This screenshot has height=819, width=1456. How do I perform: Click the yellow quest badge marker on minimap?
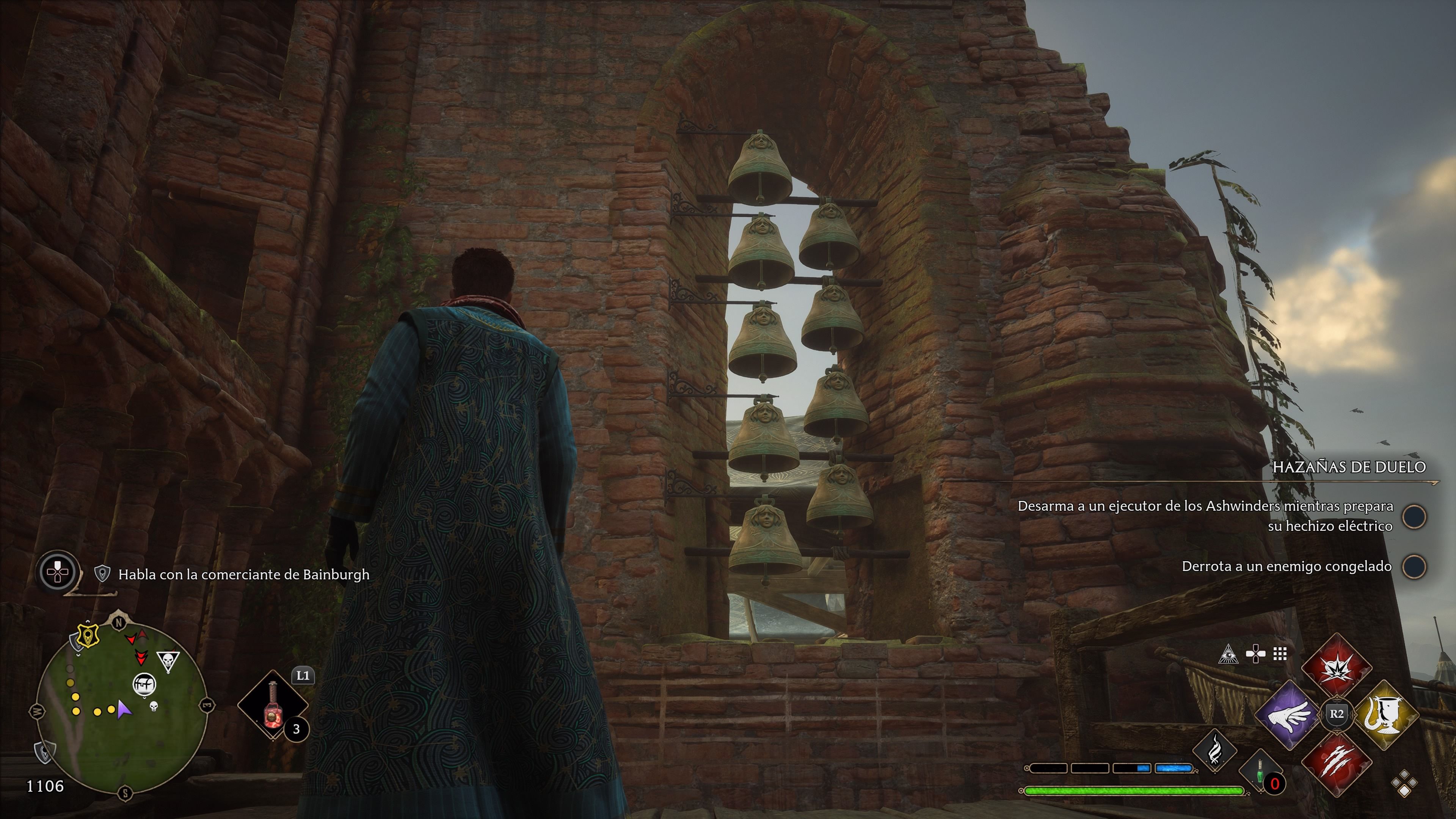click(x=88, y=636)
